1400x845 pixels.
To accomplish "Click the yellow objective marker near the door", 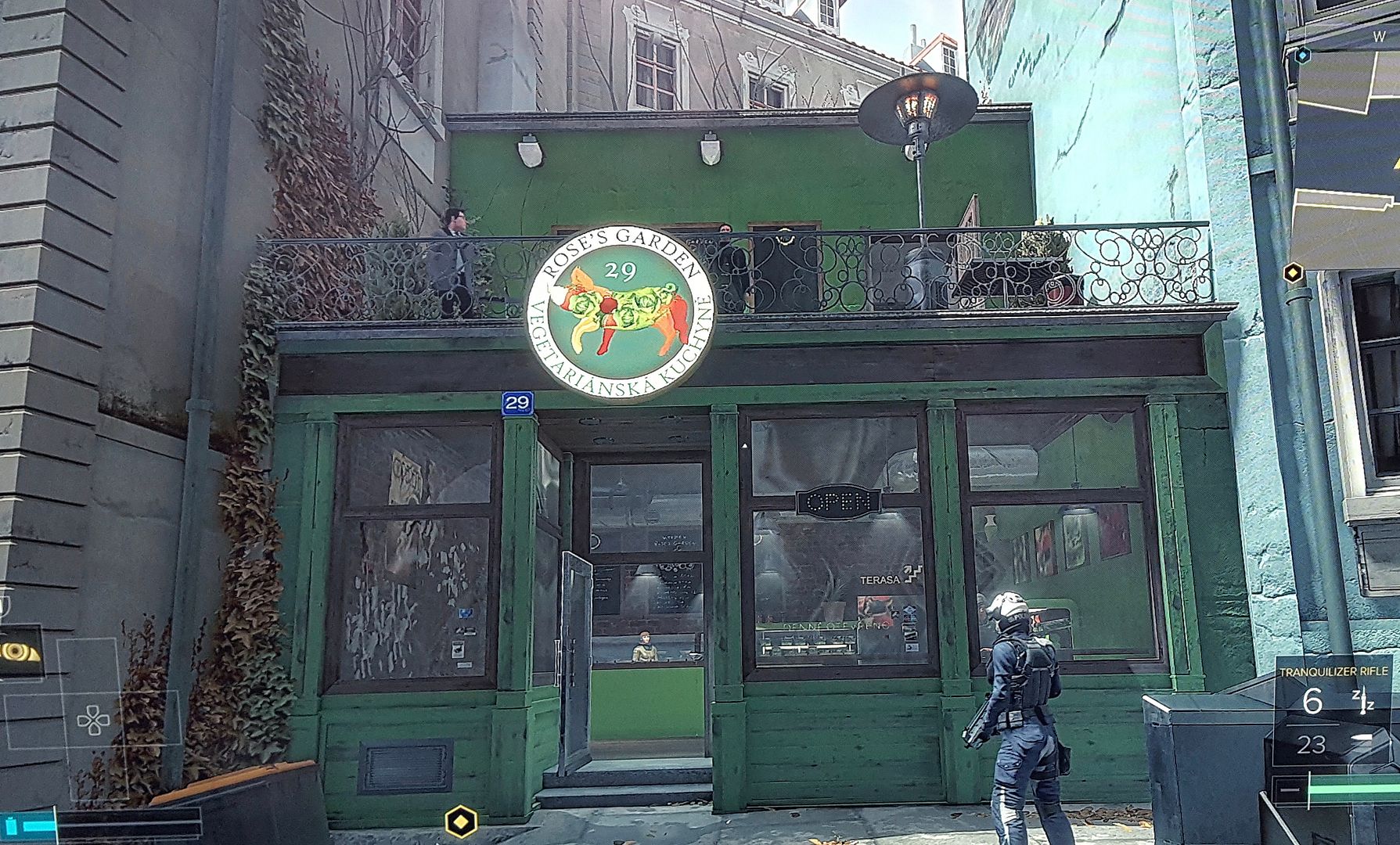I will coord(461,822).
